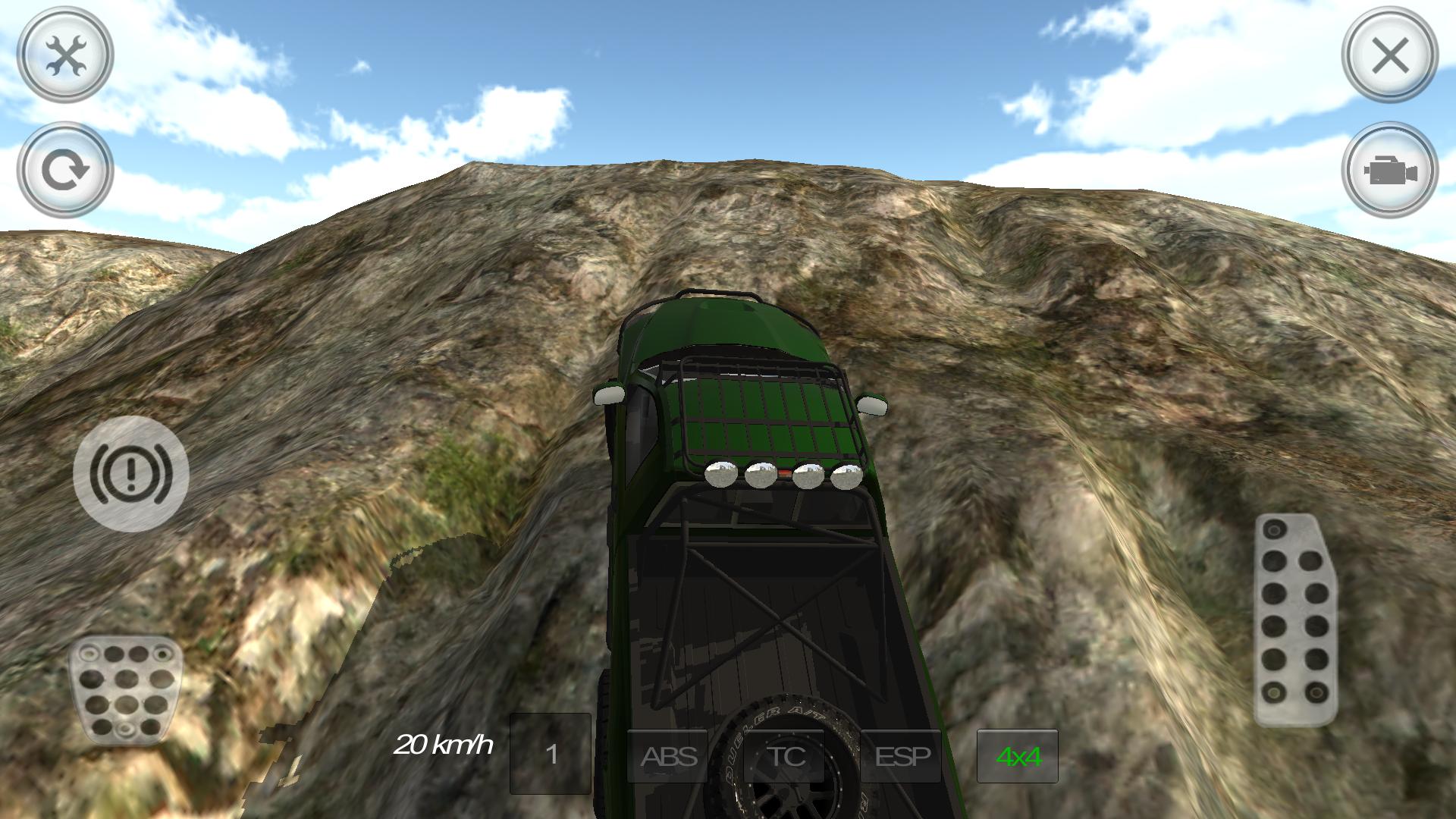Click the TC button on the HUD
The width and height of the screenshot is (1456, 819).
(786, 757)
